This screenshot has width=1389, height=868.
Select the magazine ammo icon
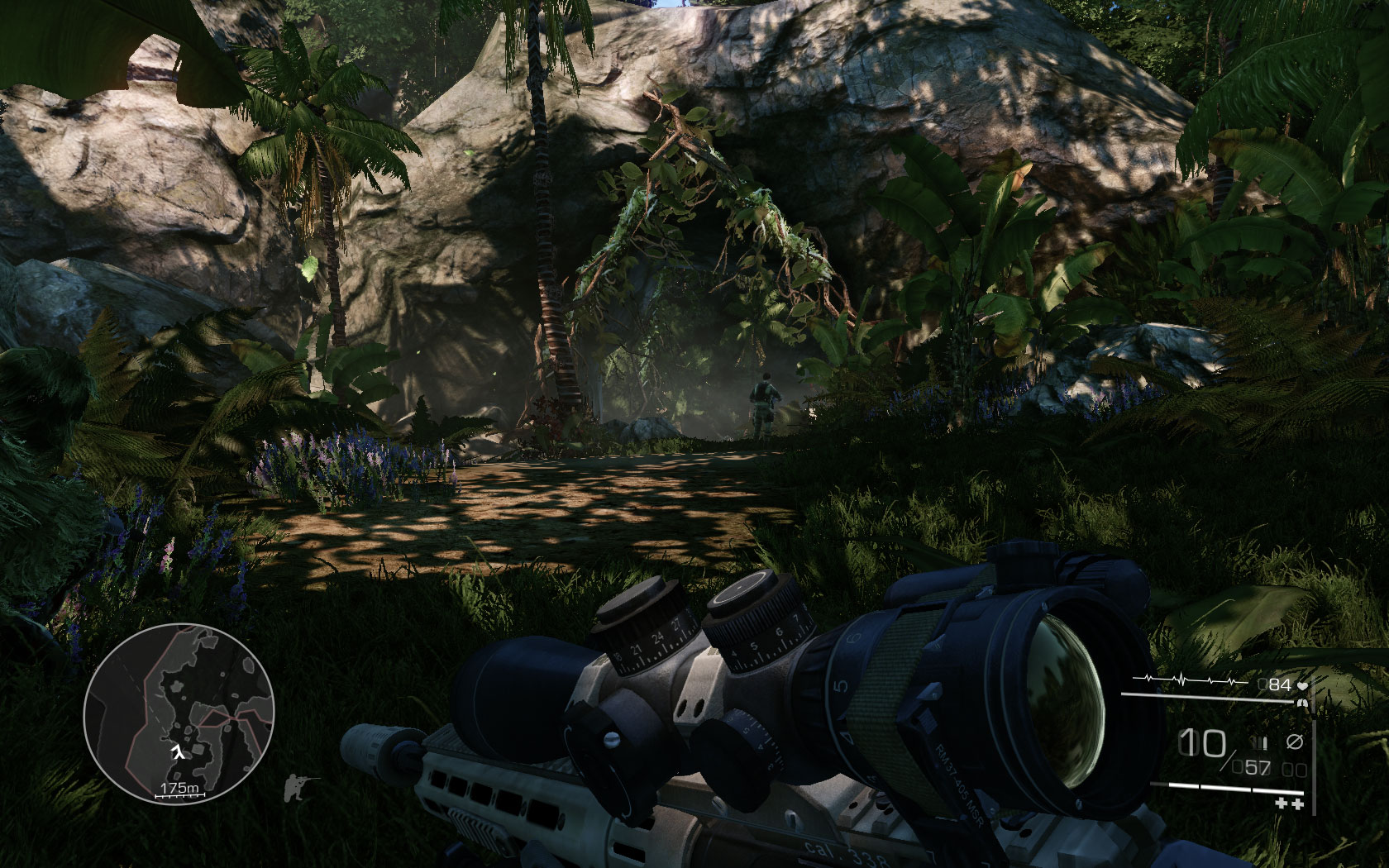click(x=1258, y=742)
